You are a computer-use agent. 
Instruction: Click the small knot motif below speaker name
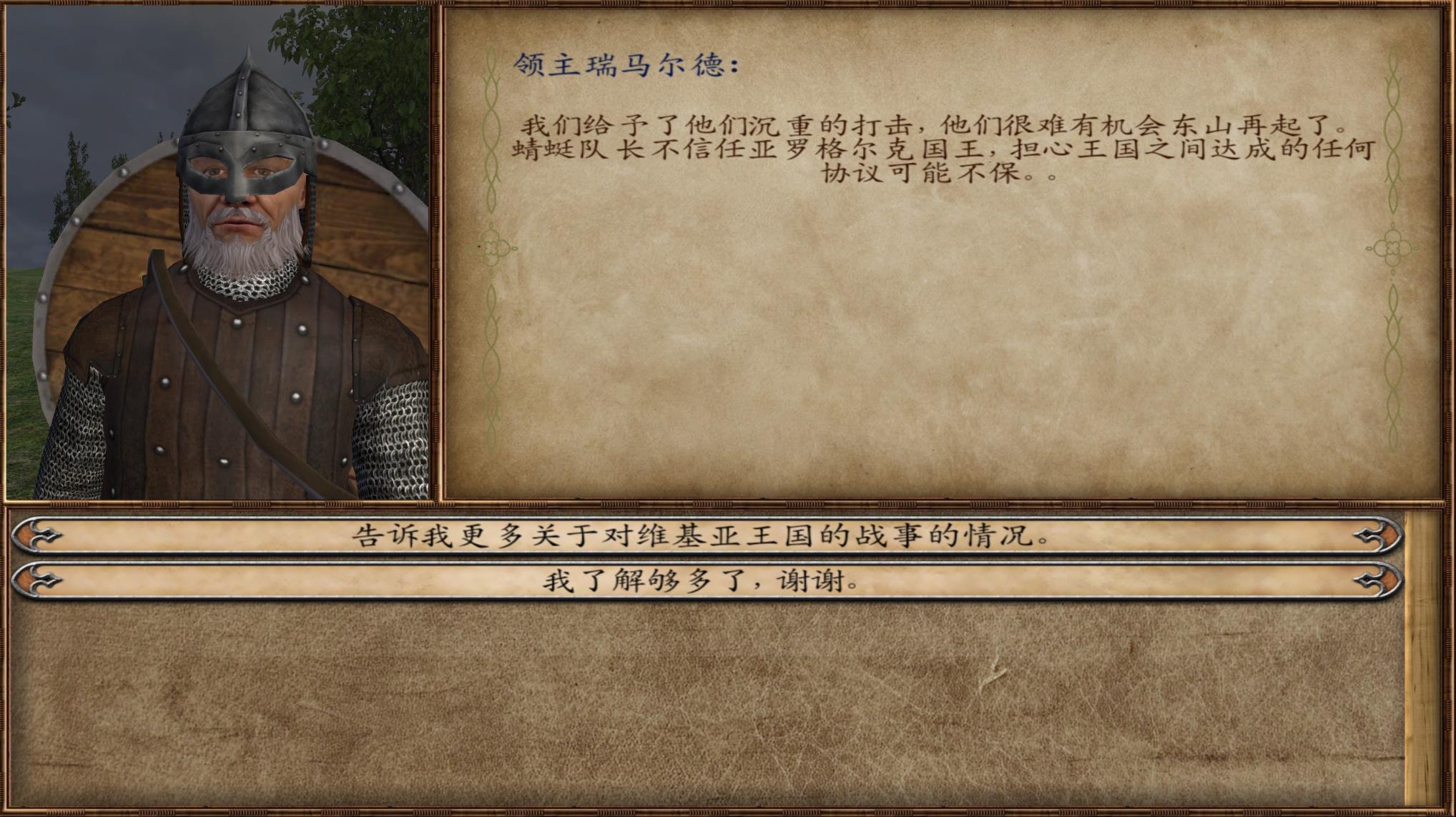pos(493,247)
